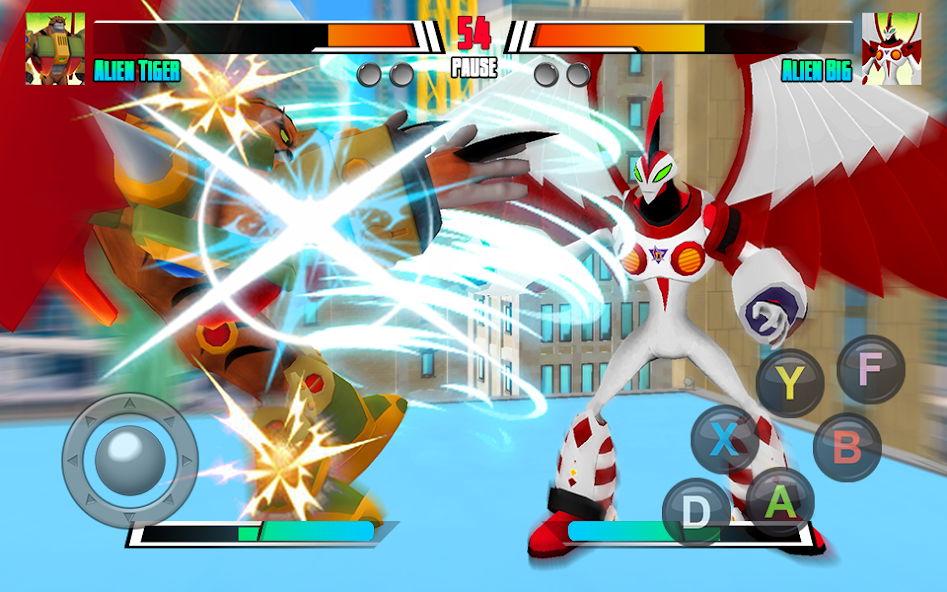Viewport: 947px width, 592px height.
Task: Tap the pink F attack button
Action: tap(870, 369)
